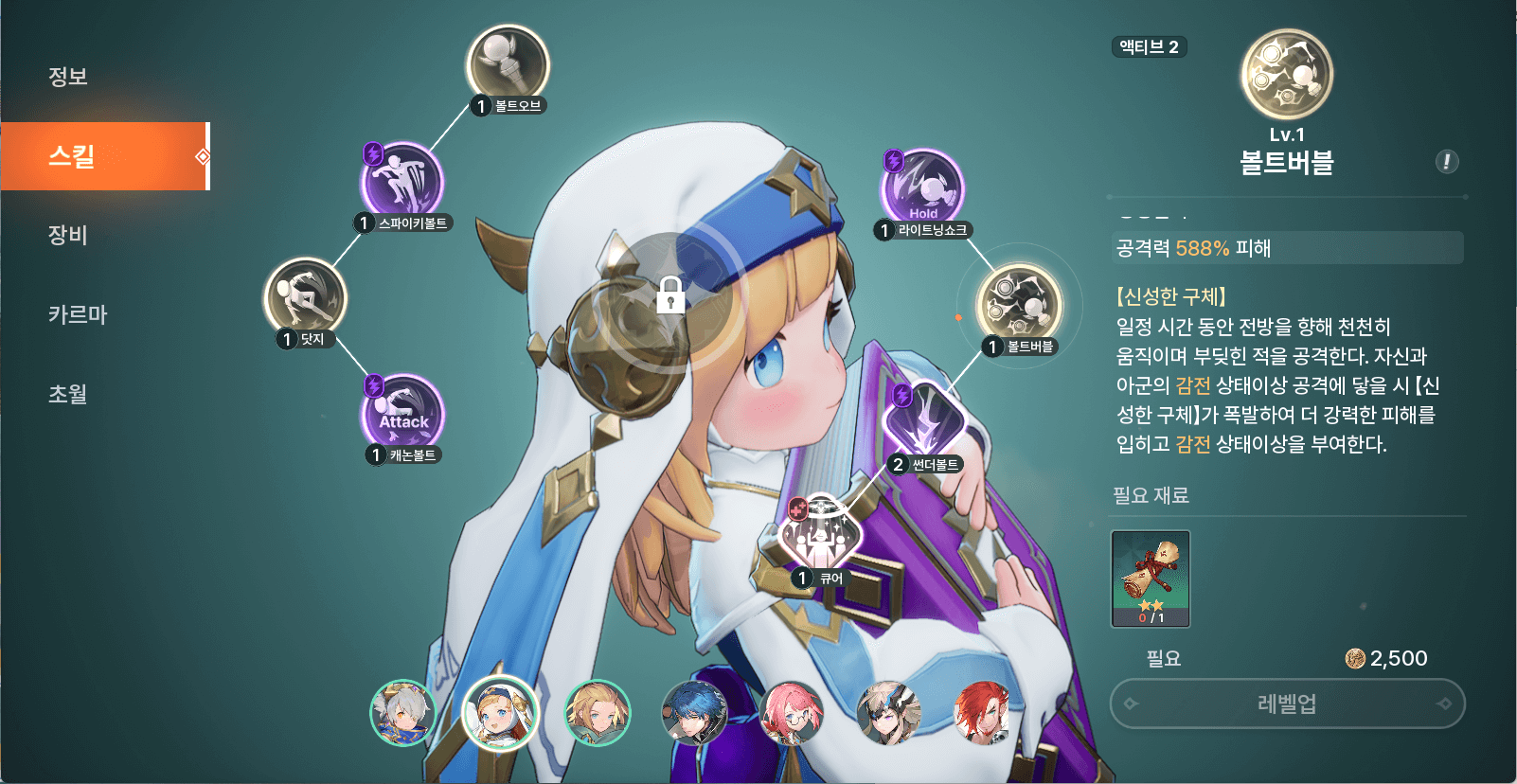Open the 정보 info tab

tap(68, 77)
